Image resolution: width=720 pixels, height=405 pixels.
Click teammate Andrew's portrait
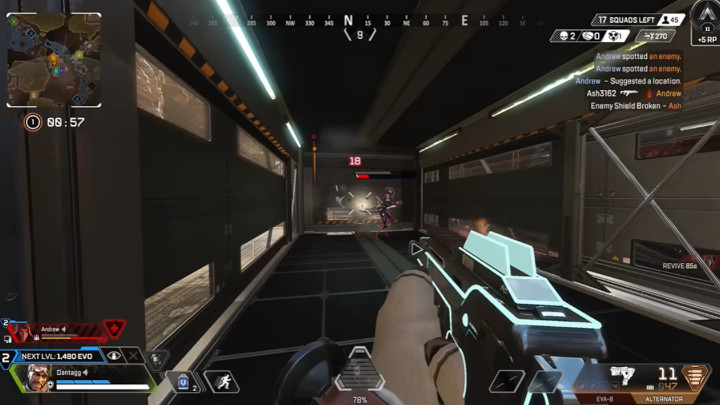click(22, 332)
